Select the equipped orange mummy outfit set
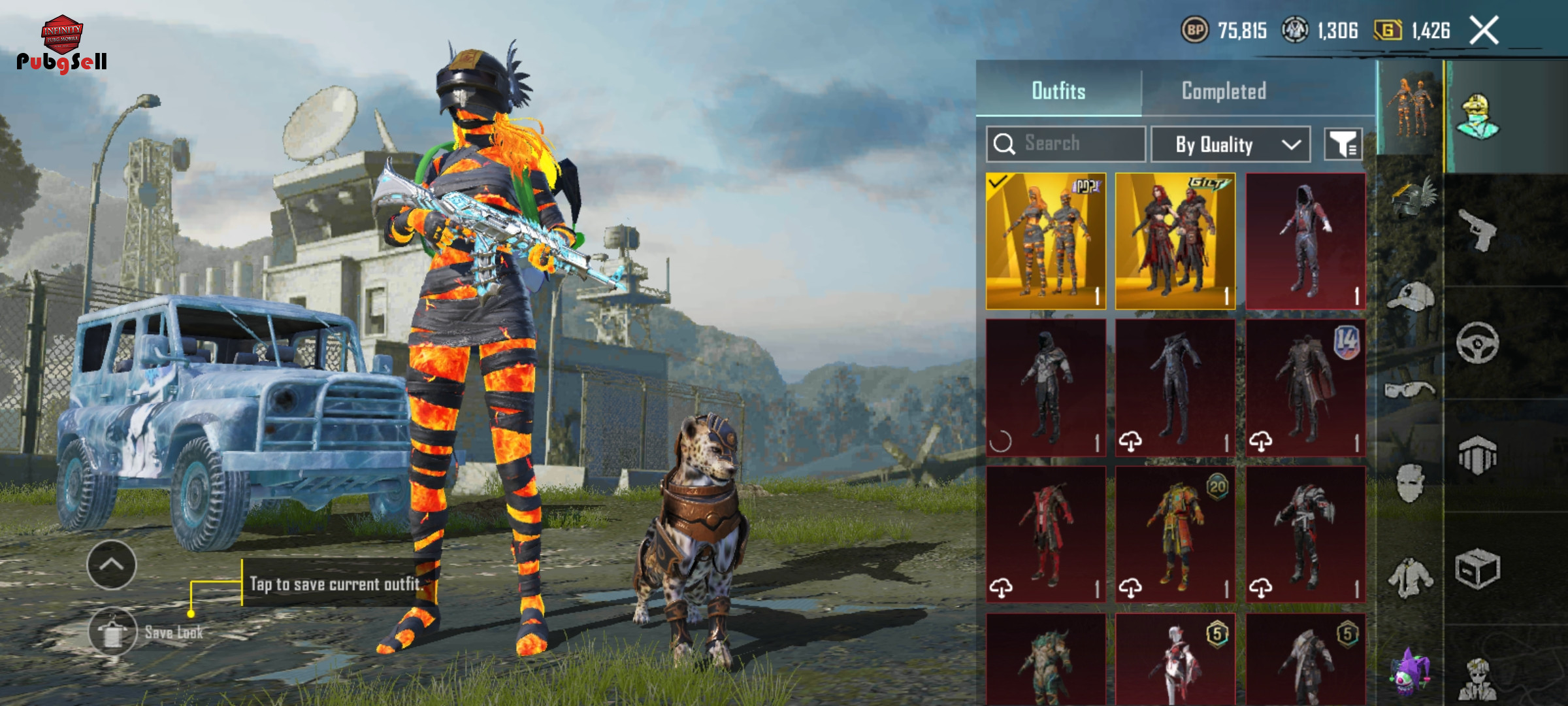This screenshot has width=1568, height=706. point(1045,241)
